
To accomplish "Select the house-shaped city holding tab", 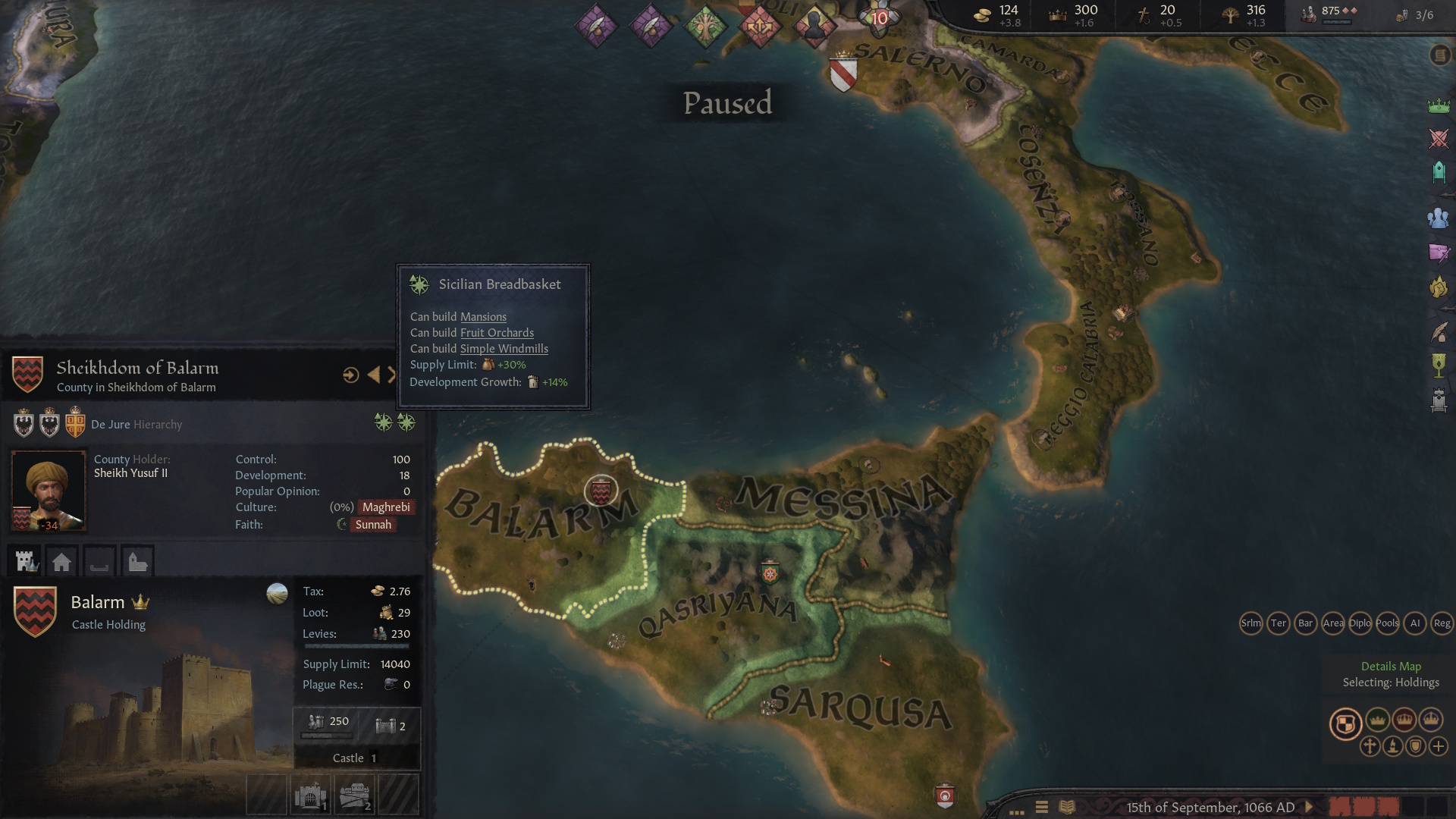I will 62,562.
